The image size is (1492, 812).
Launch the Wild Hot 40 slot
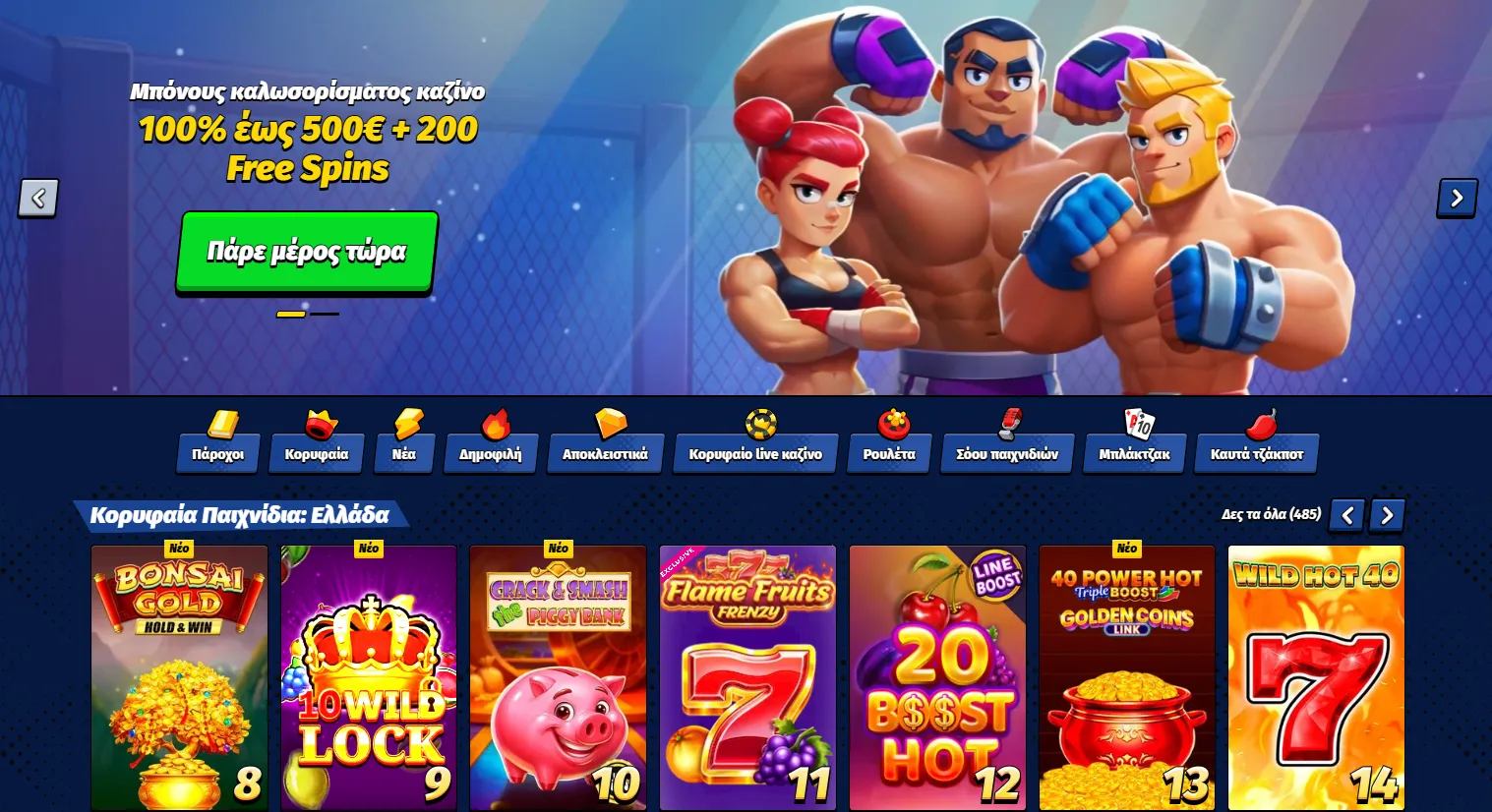tap(1316, 678)
